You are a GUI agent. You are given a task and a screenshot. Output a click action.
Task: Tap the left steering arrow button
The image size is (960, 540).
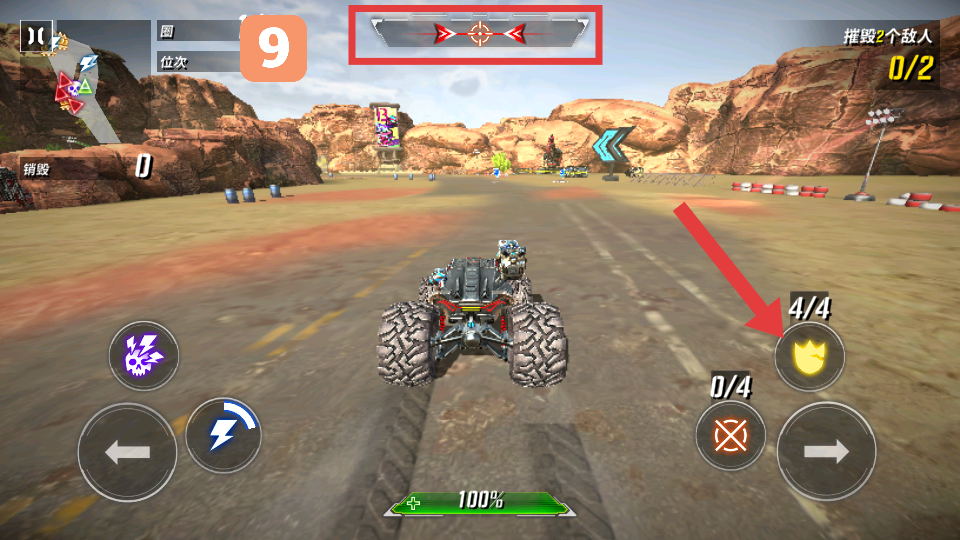pyautogui.click(x=127, y=452)
